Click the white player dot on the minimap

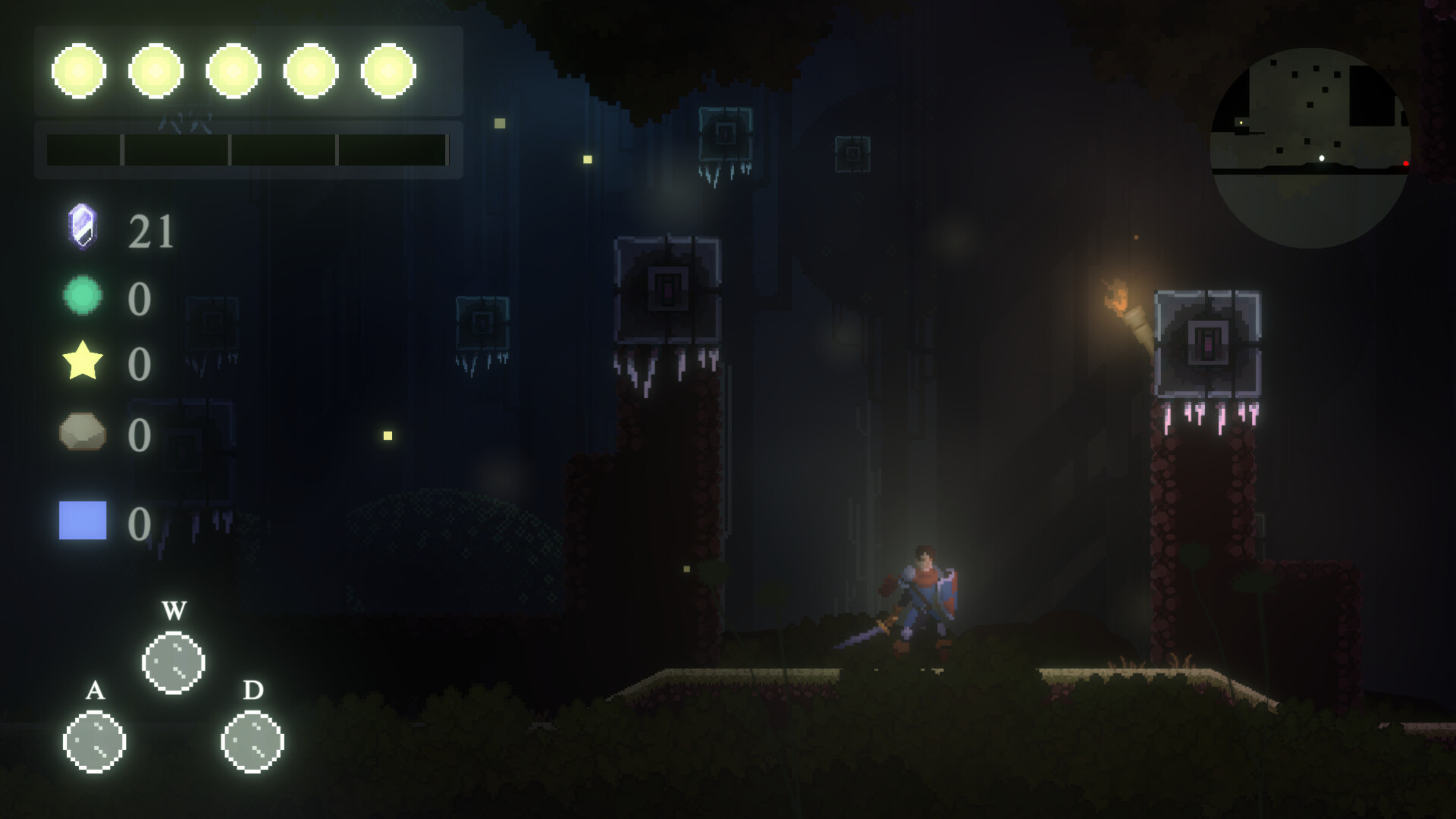[1323, 157]
